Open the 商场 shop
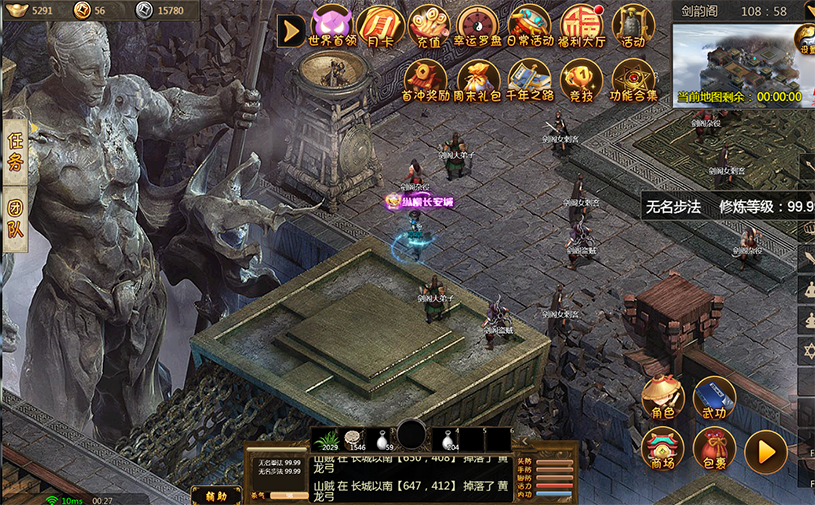815x505 pixels. (x=662, y=450)
